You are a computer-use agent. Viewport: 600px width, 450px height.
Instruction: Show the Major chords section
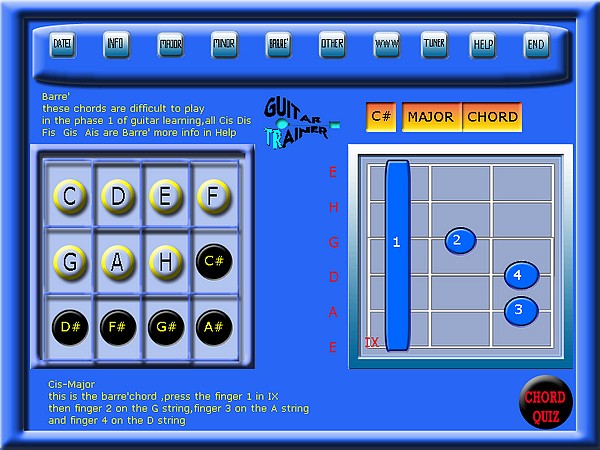point(171,44)
